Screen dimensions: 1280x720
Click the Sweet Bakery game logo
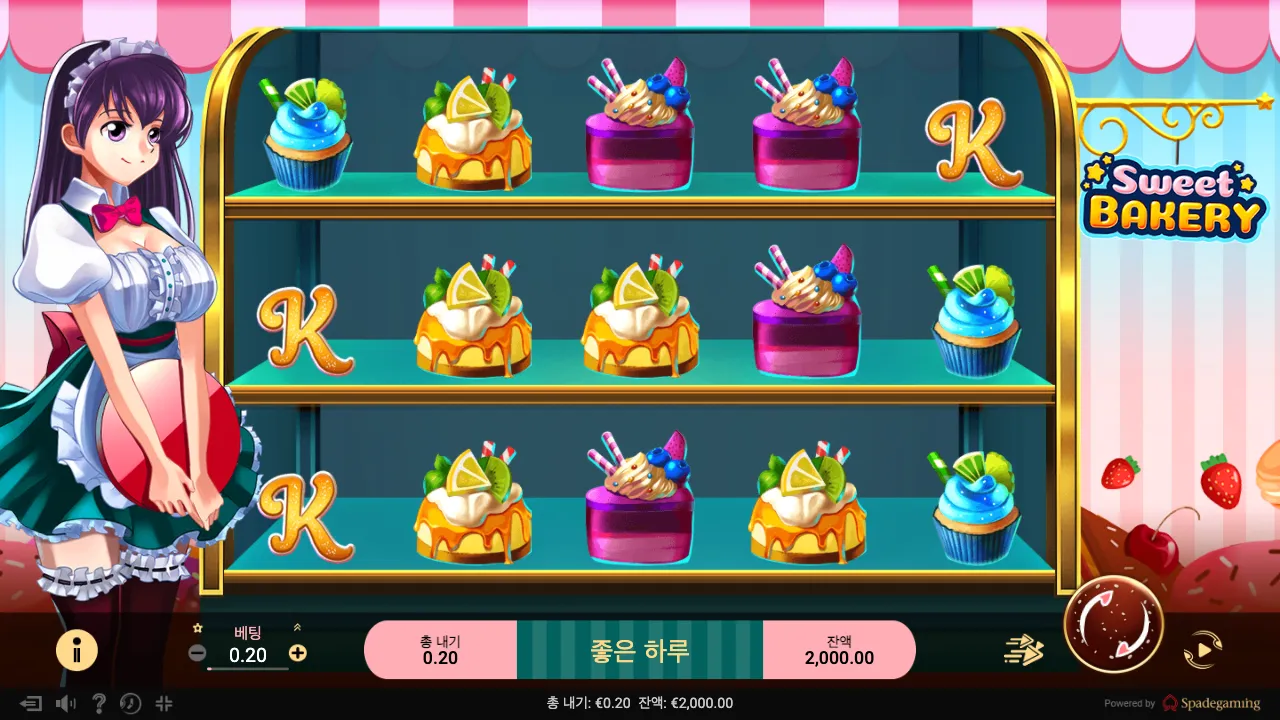click(1171, 197)
